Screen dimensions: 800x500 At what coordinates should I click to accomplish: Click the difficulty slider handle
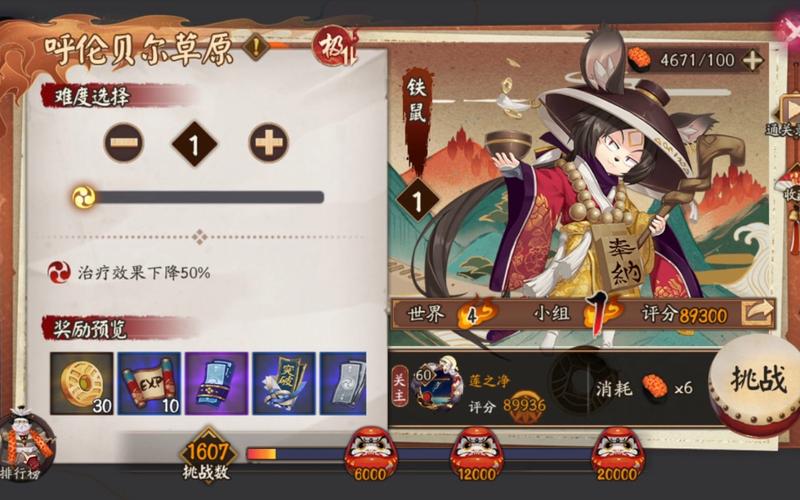pos(84,197)
